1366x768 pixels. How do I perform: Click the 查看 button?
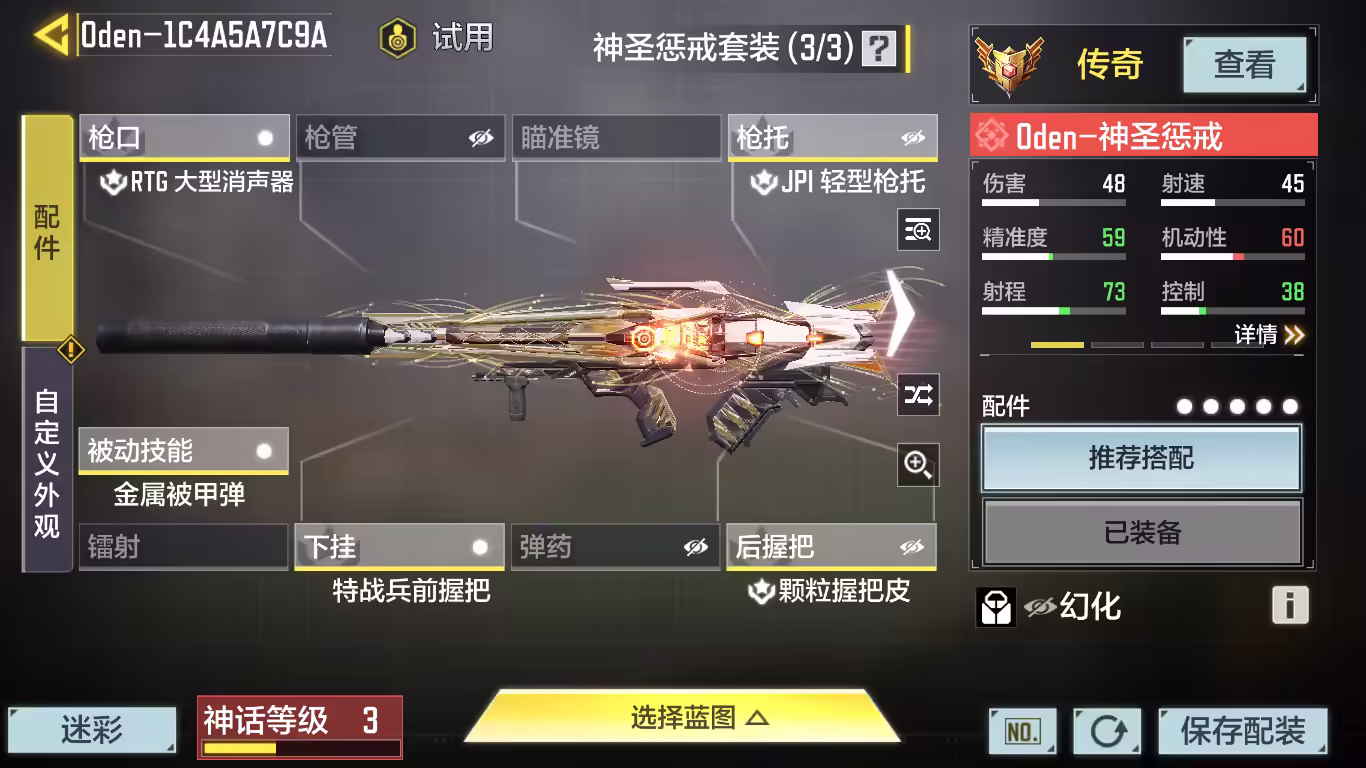[x=1244, y=65]
